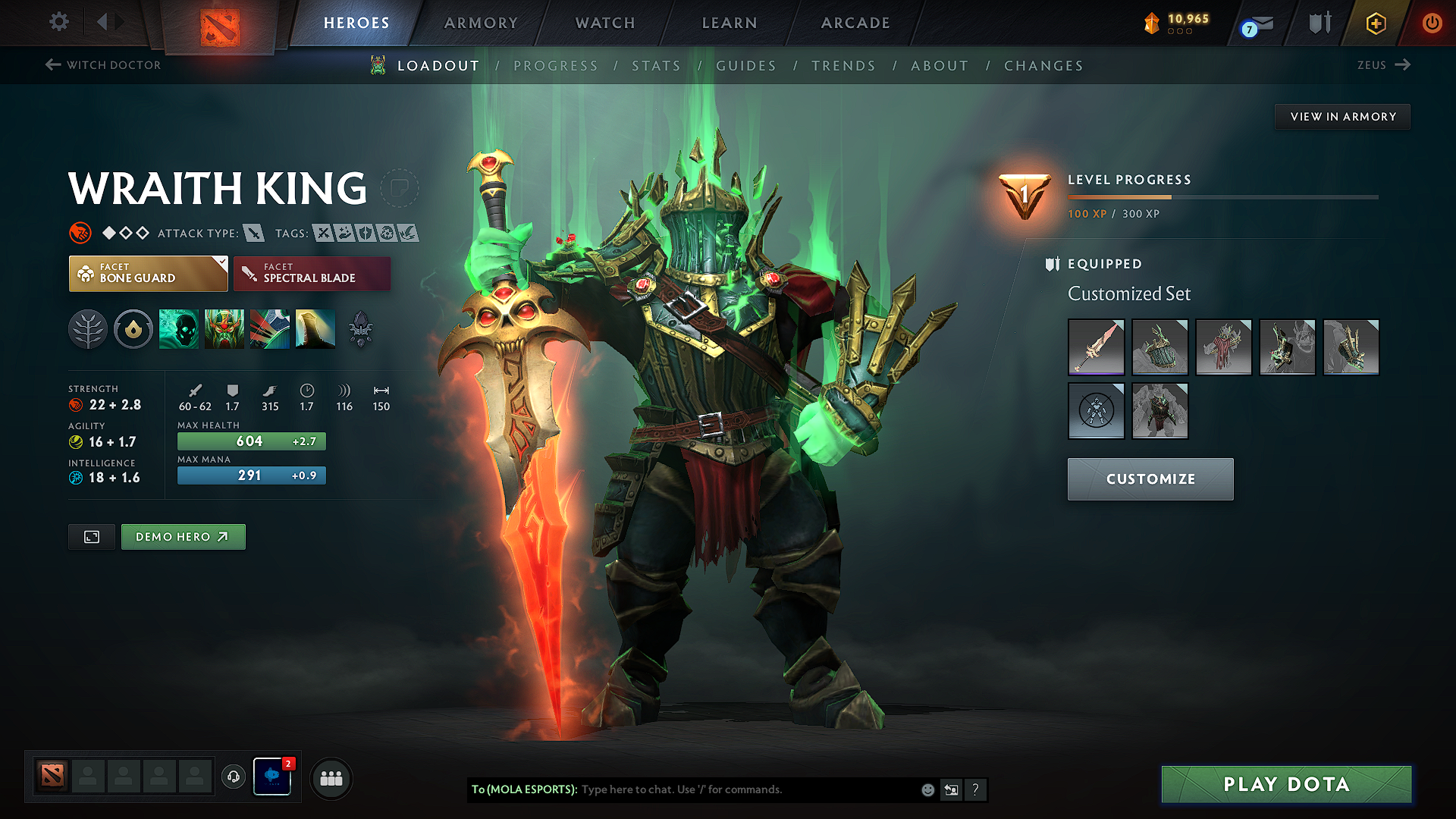View the Mortal Strike ability icon

270,328
